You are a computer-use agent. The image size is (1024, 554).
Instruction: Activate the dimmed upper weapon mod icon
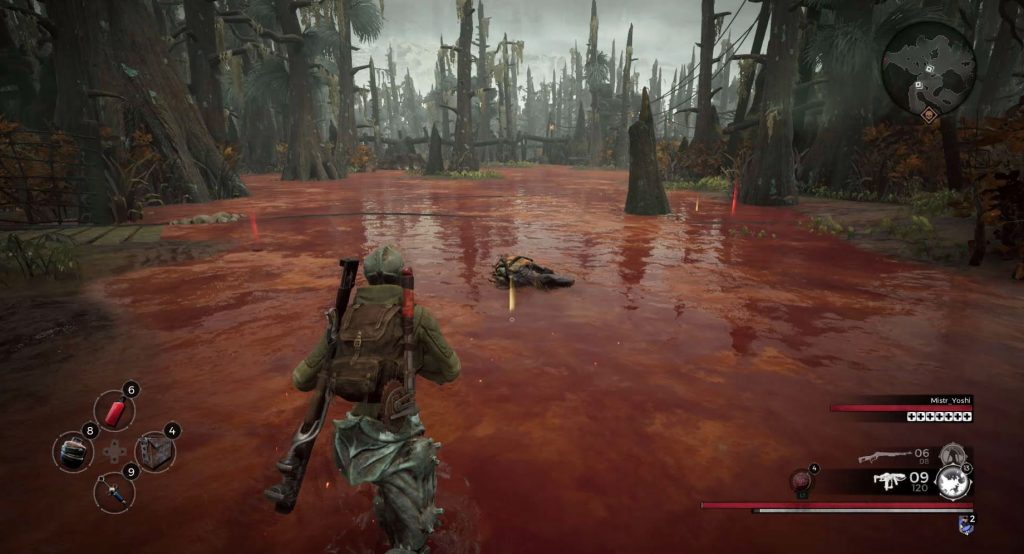(x=952, y=455)
